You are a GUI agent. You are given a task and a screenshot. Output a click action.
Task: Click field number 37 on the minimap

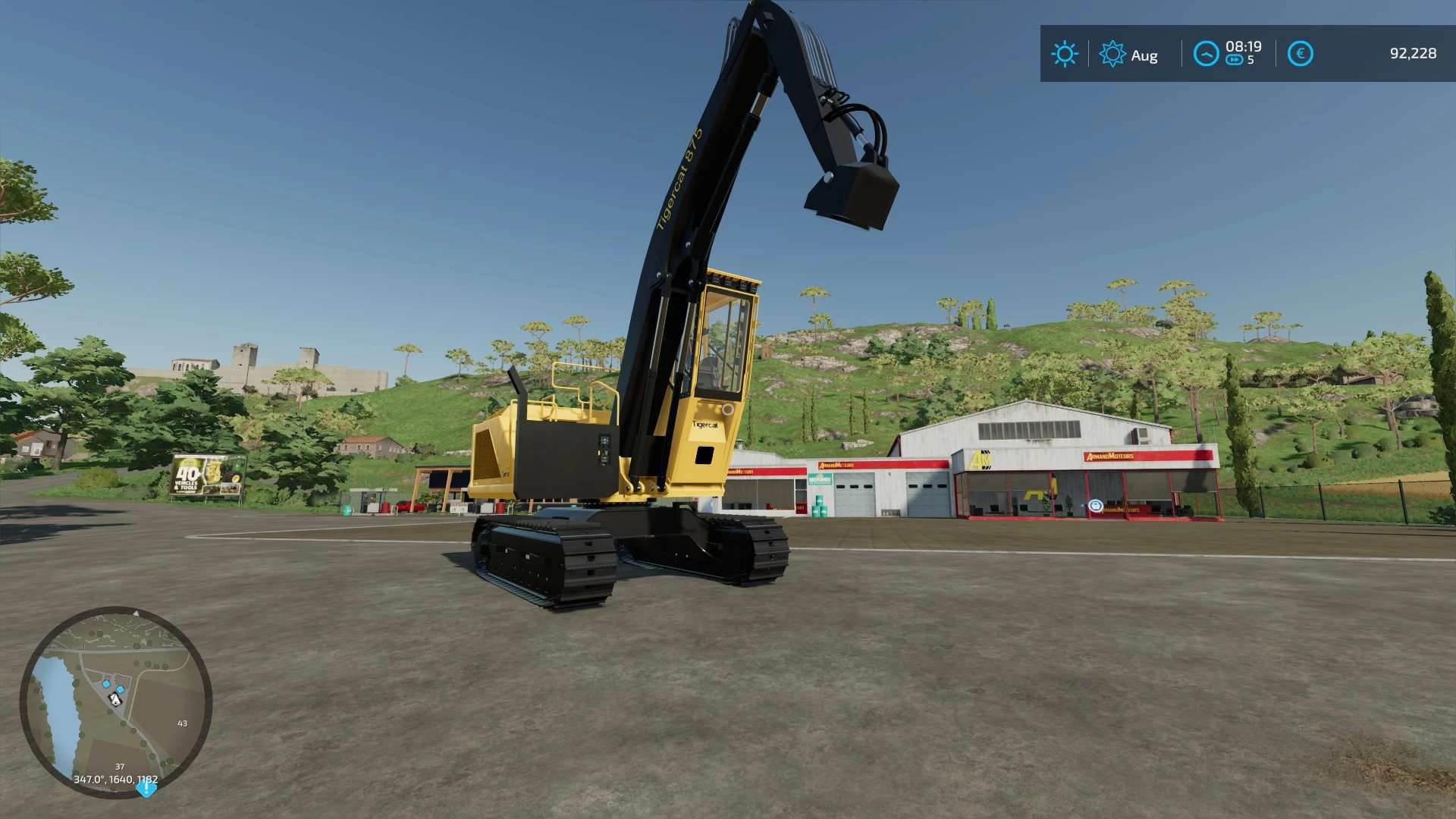(x=119, y=767)
